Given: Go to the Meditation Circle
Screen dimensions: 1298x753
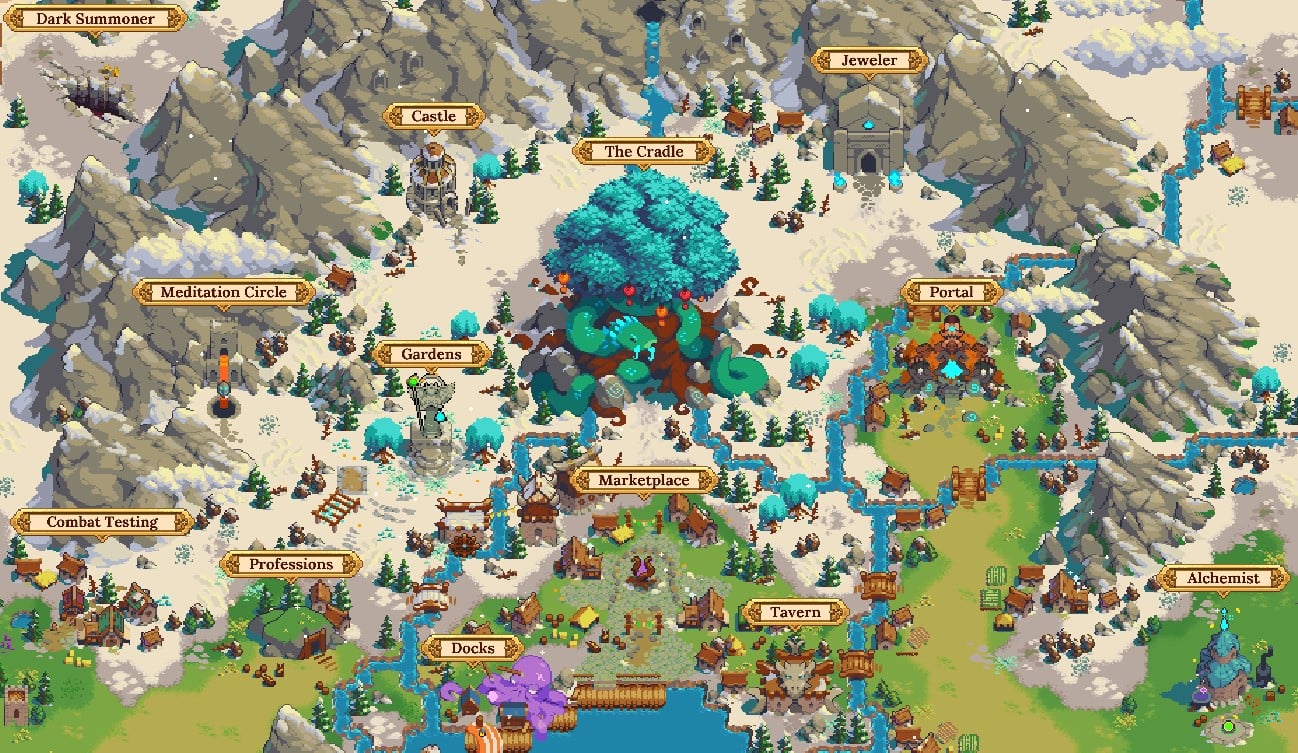Looking at the screenshot, I should tap(224, 293).
